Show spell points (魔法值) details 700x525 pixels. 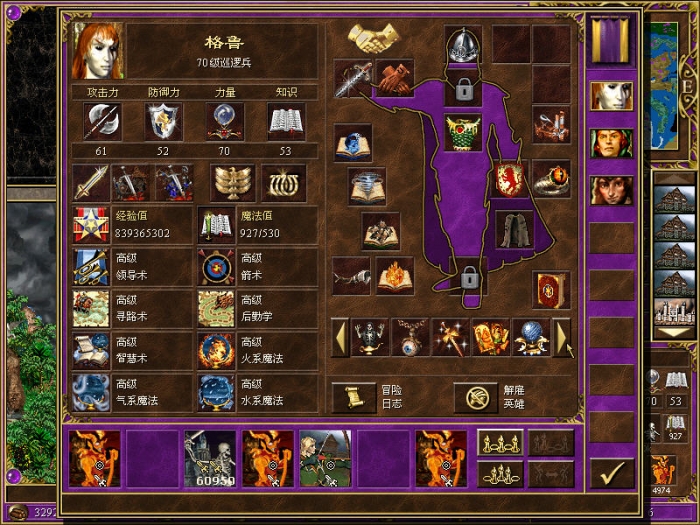(216, 224)
